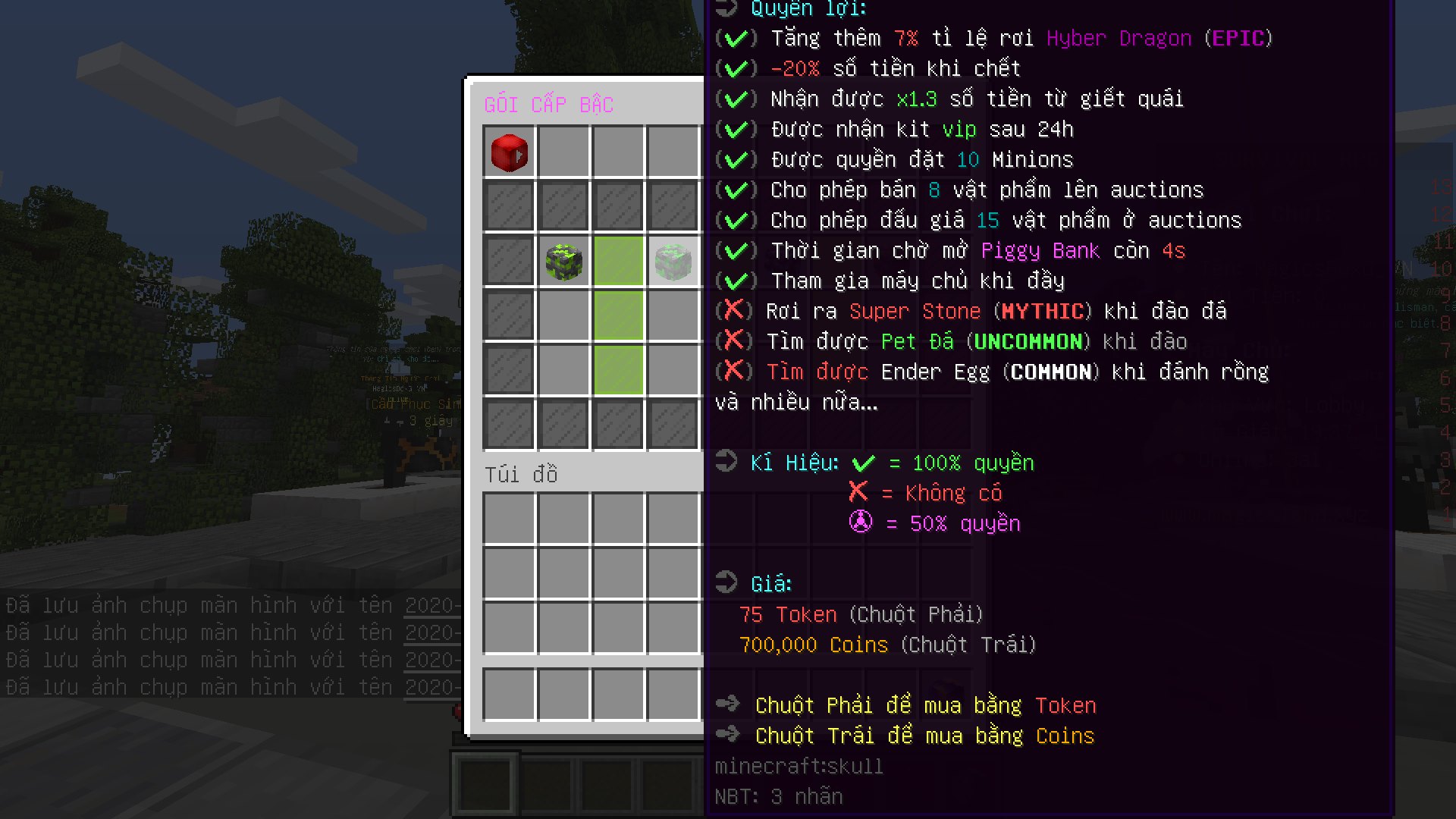Click the green creeper head rank block
The width and height of the screenshot is (1456, 819).
pos(563,261)
